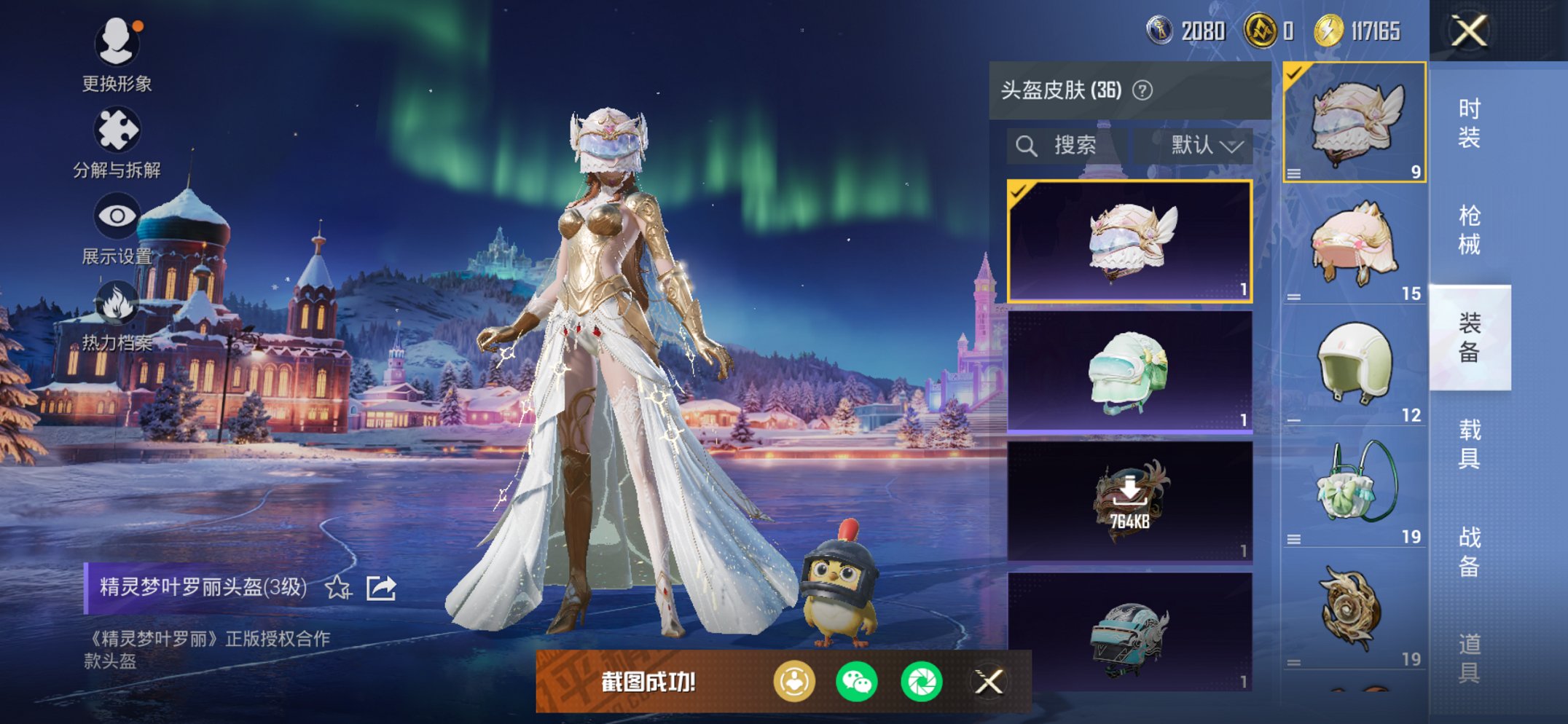Viewport: 1568px width, 724px height.
Task: Download the 764KB helmet skin
Action: 1129,501
